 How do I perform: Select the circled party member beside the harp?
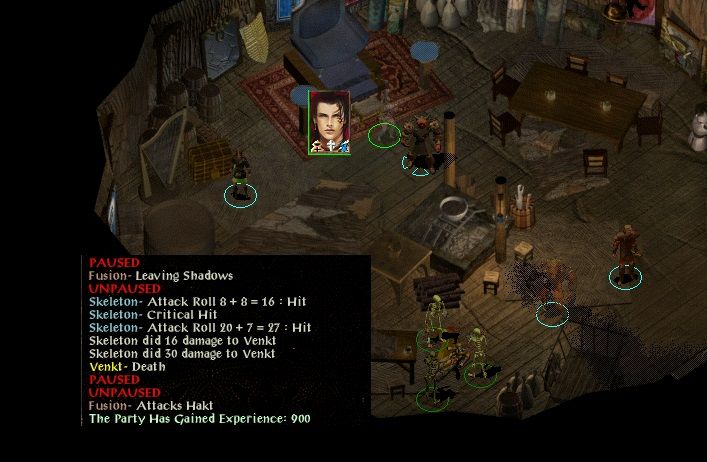pos(240,173)
